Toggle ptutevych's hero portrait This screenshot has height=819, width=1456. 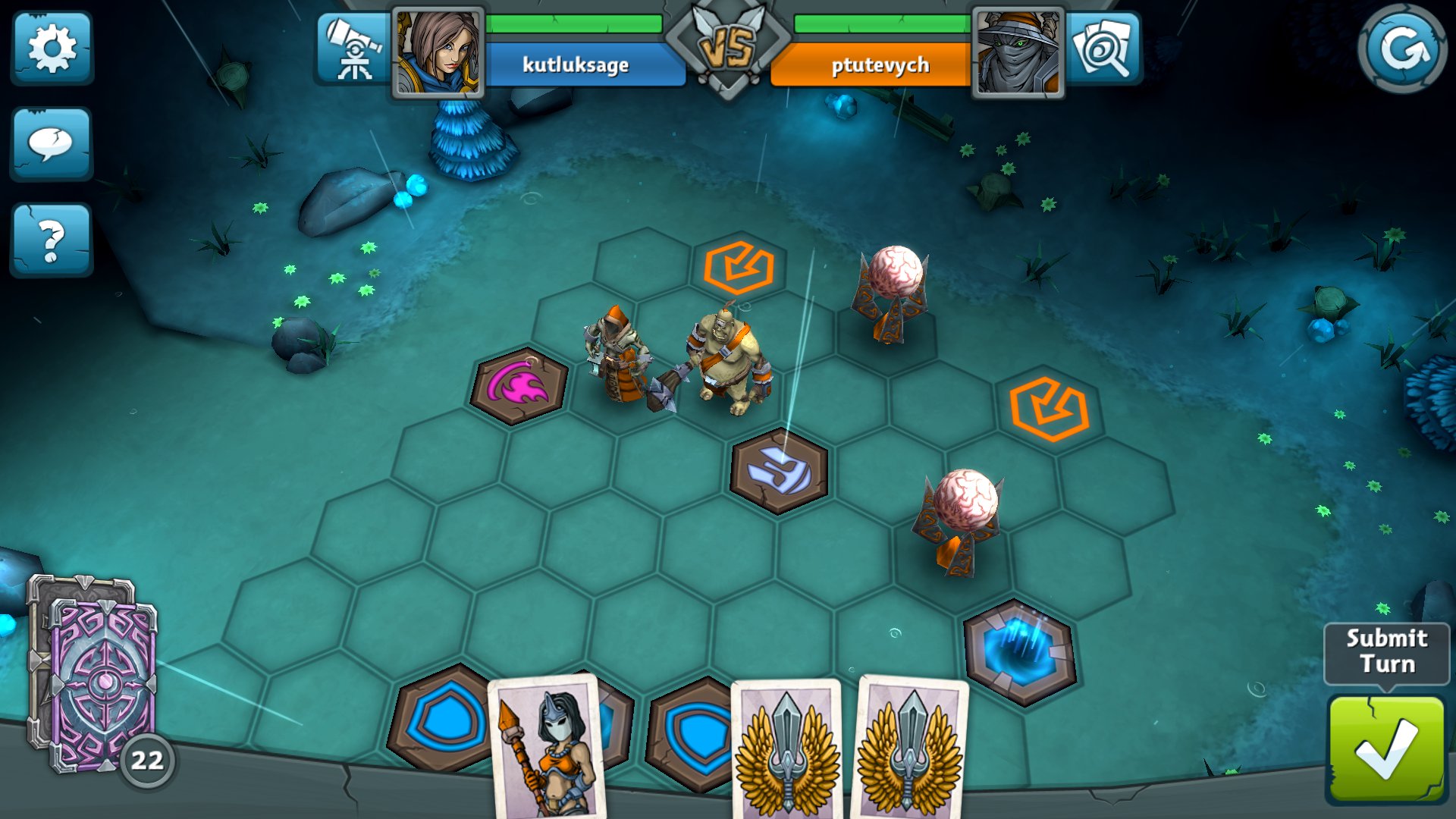pos(1020,49)
